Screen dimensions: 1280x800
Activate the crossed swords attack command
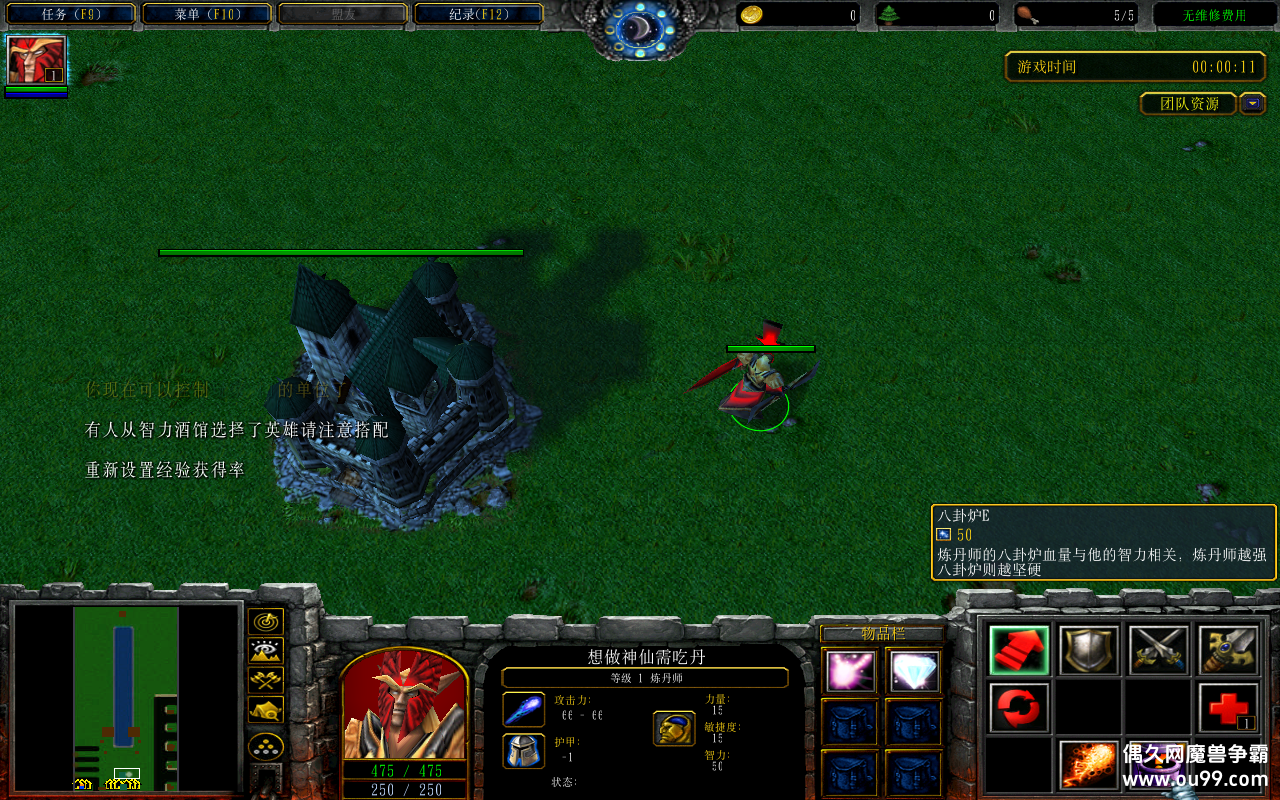pyautogui.click(x=1158, y=650)
